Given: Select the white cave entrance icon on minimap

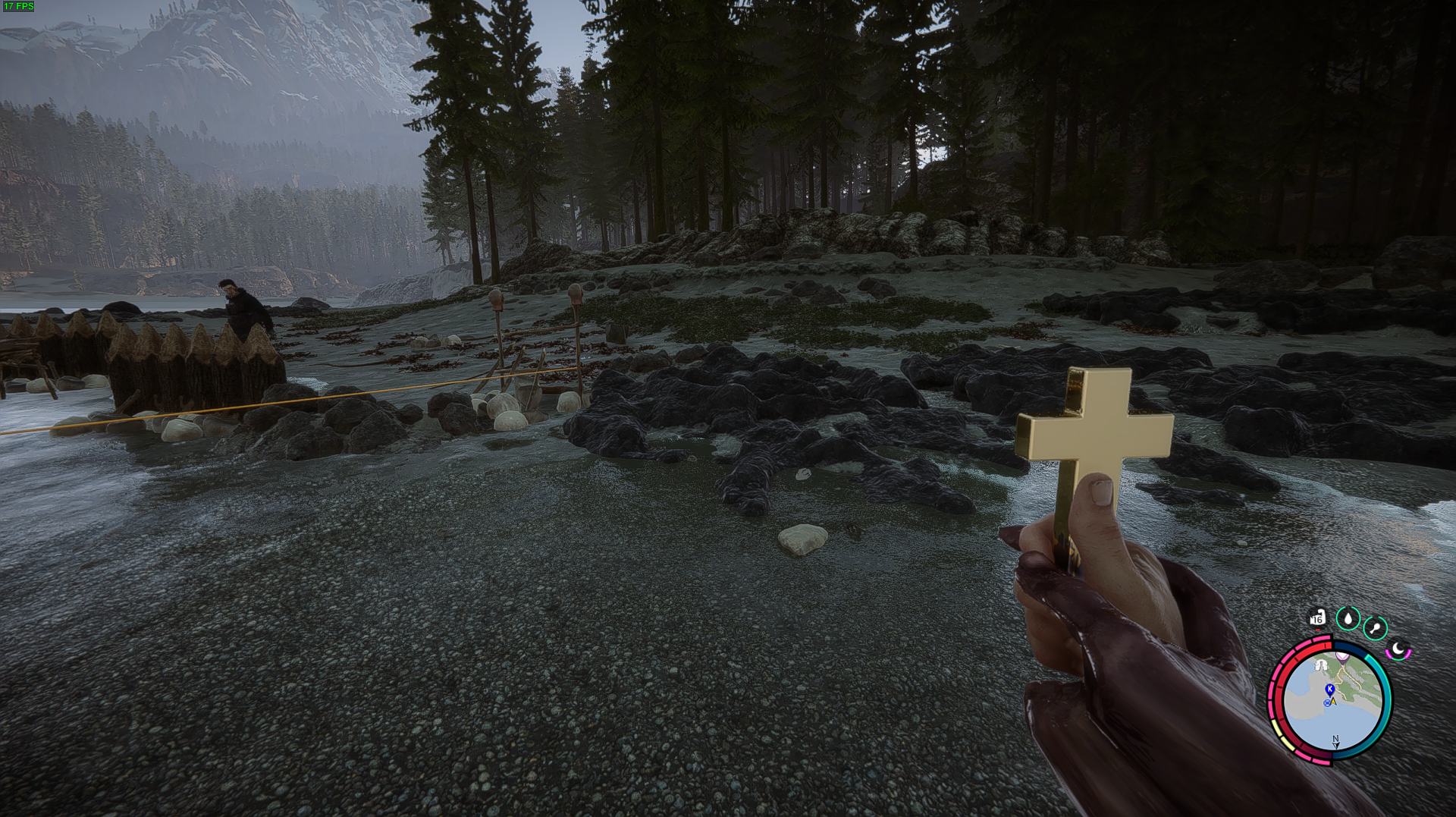Looking at the screenshot, I should tap(1322, 665).
